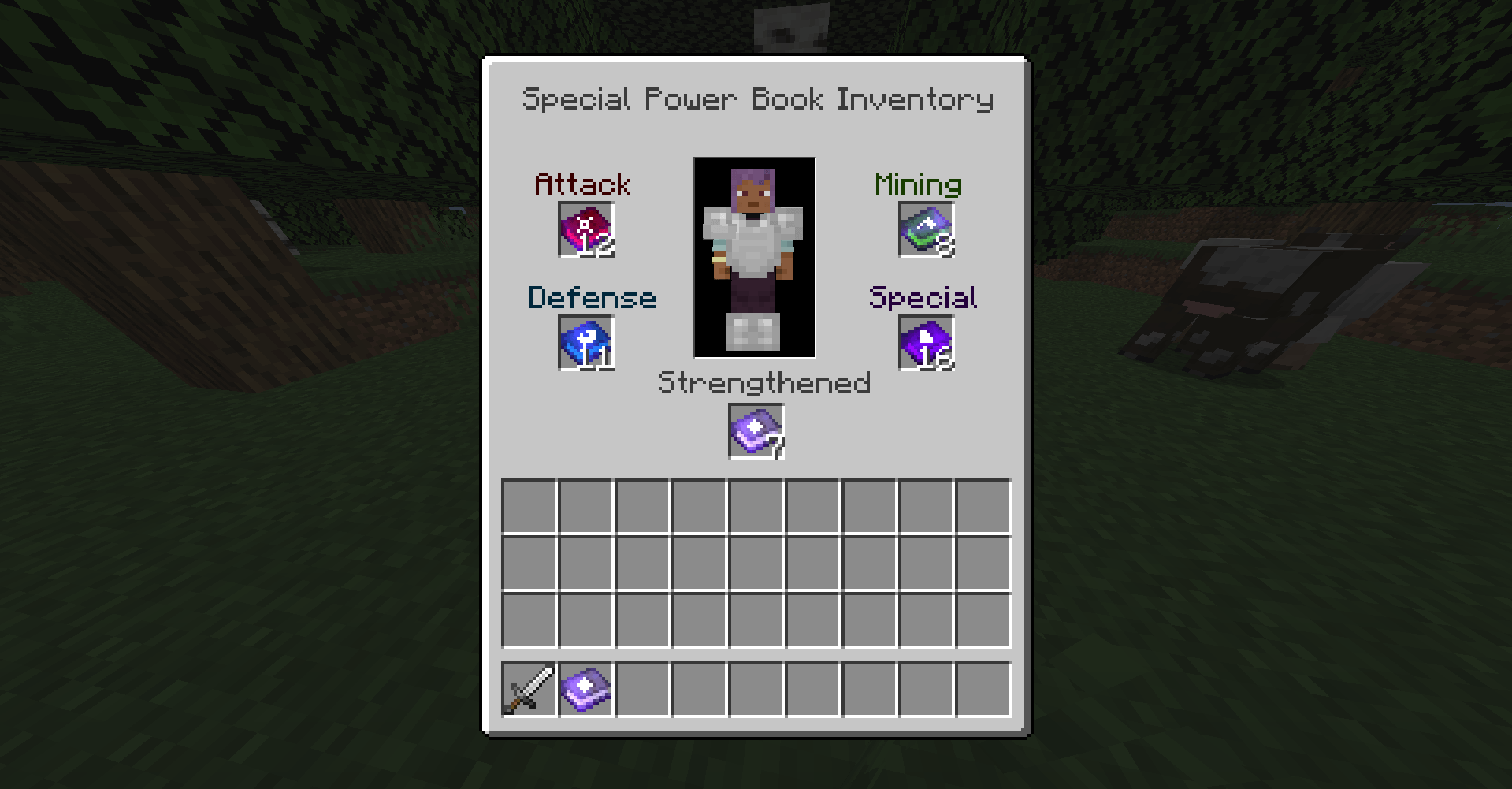The height and width of the screenshot is (789, 1512).
Task: Select the Mining category label
Action: tap(919, 184)
